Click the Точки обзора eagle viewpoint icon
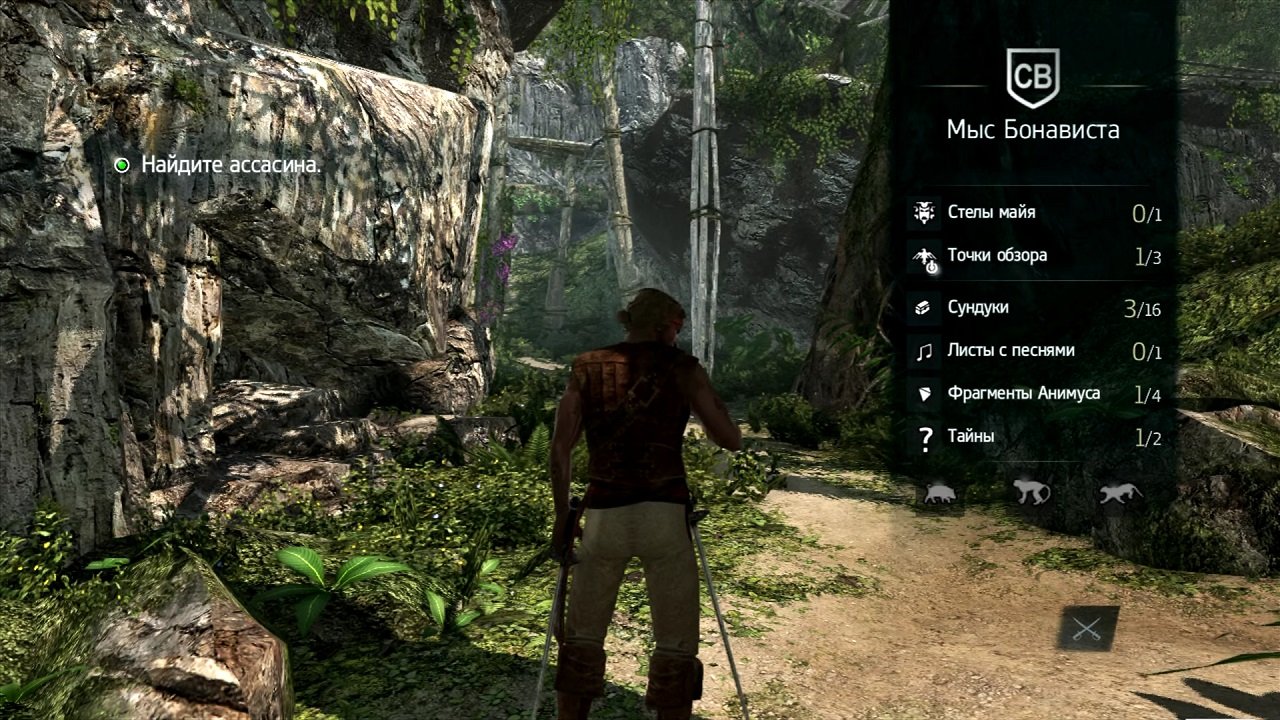 coord(923,255)
